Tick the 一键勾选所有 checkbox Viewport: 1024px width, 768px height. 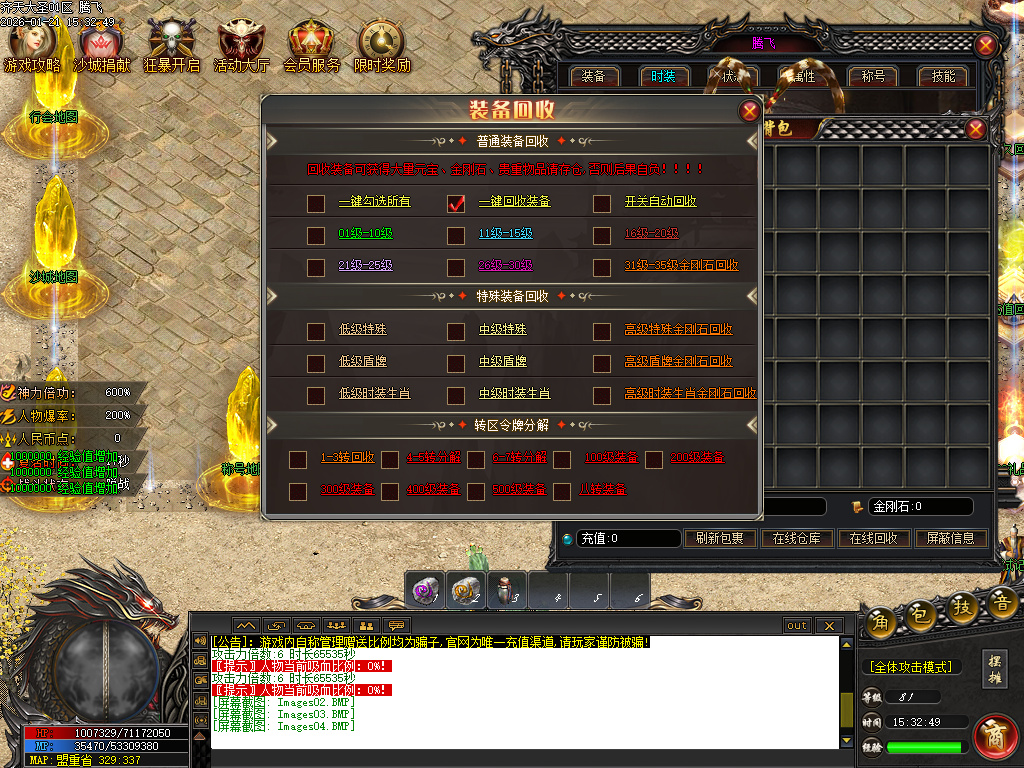(316, 204)
